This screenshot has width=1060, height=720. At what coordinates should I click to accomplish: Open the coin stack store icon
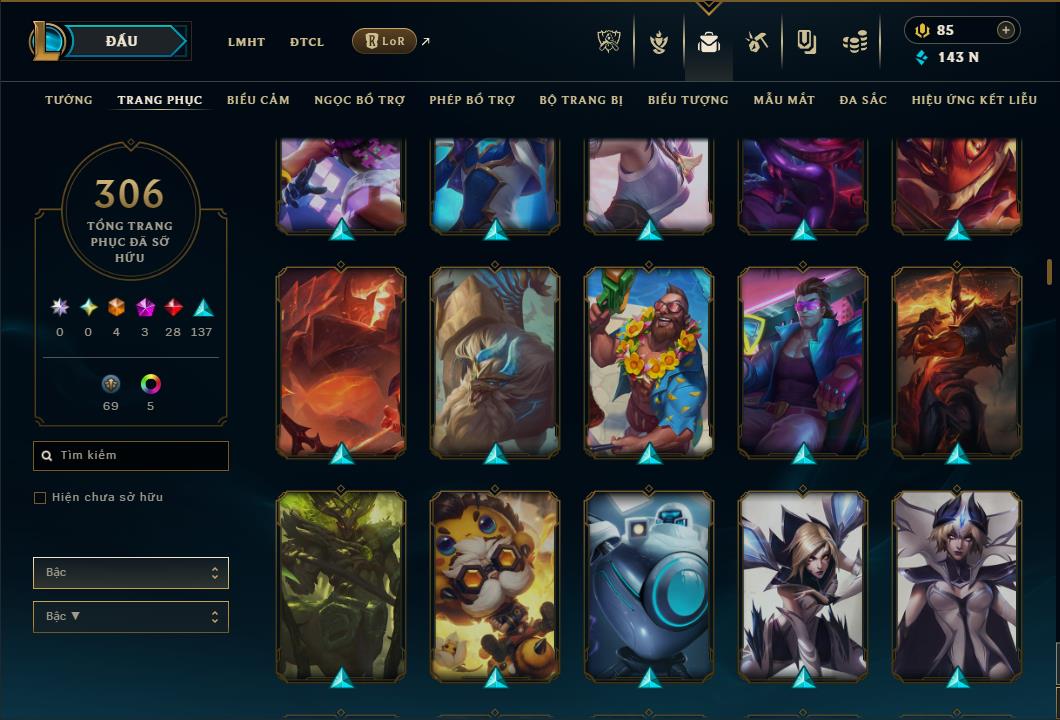point(853,42)
